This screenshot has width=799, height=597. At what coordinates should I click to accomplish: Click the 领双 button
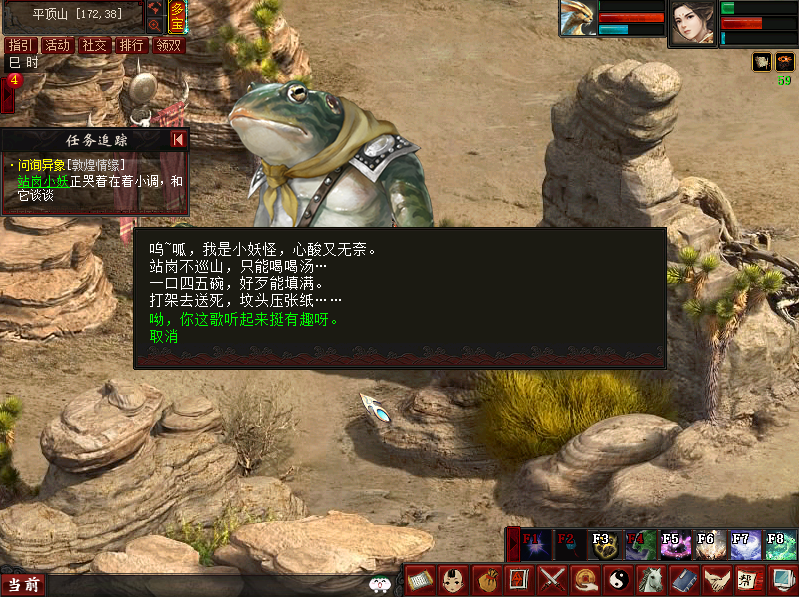169,45
